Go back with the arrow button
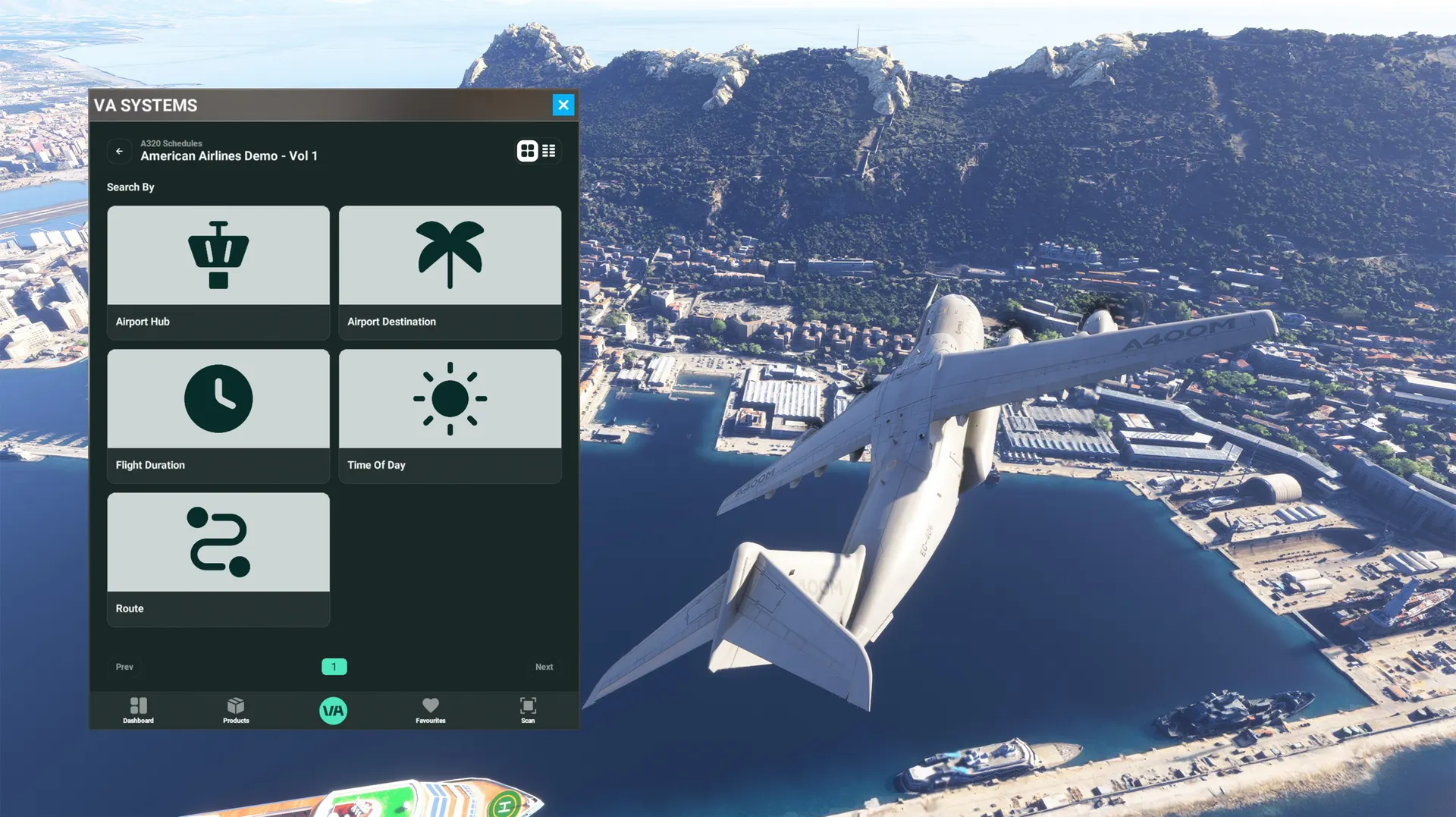This screenshot has width=1456, height=817. click(x=119, y=152)
